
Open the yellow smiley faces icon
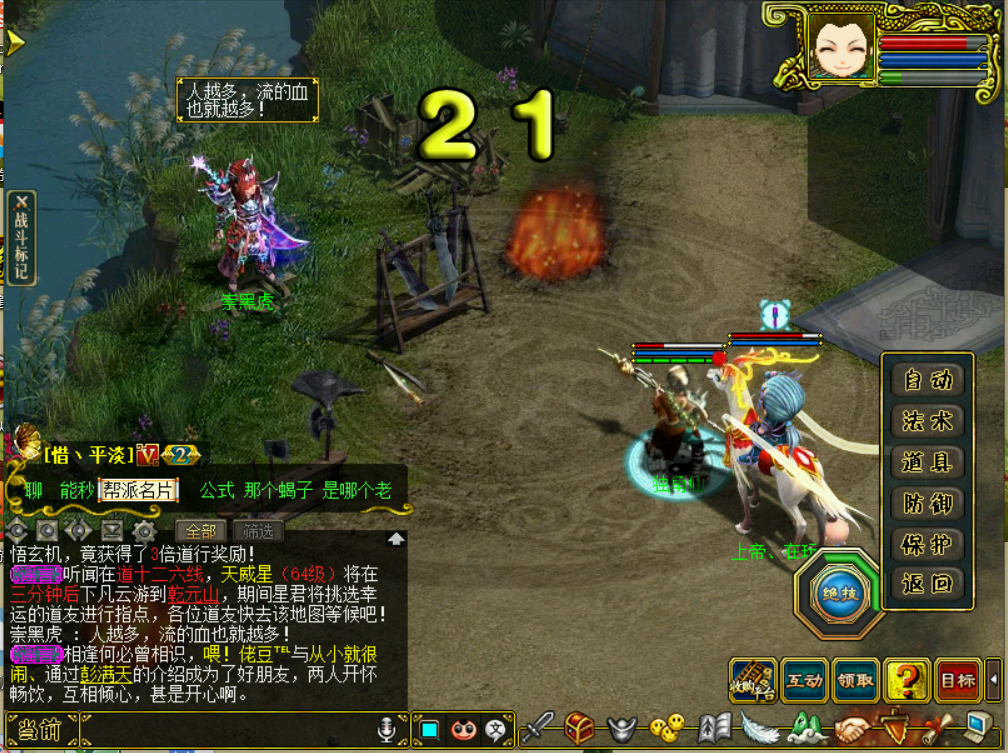coord(666,729)
